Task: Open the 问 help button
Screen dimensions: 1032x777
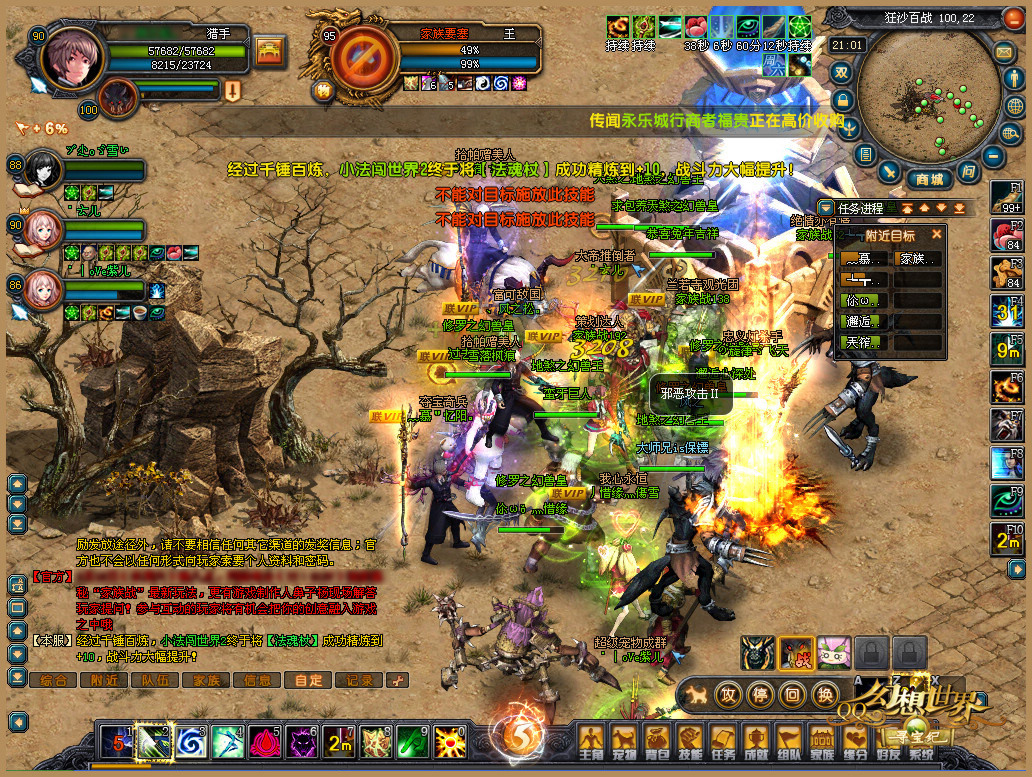Action: [x=968, y=172]
